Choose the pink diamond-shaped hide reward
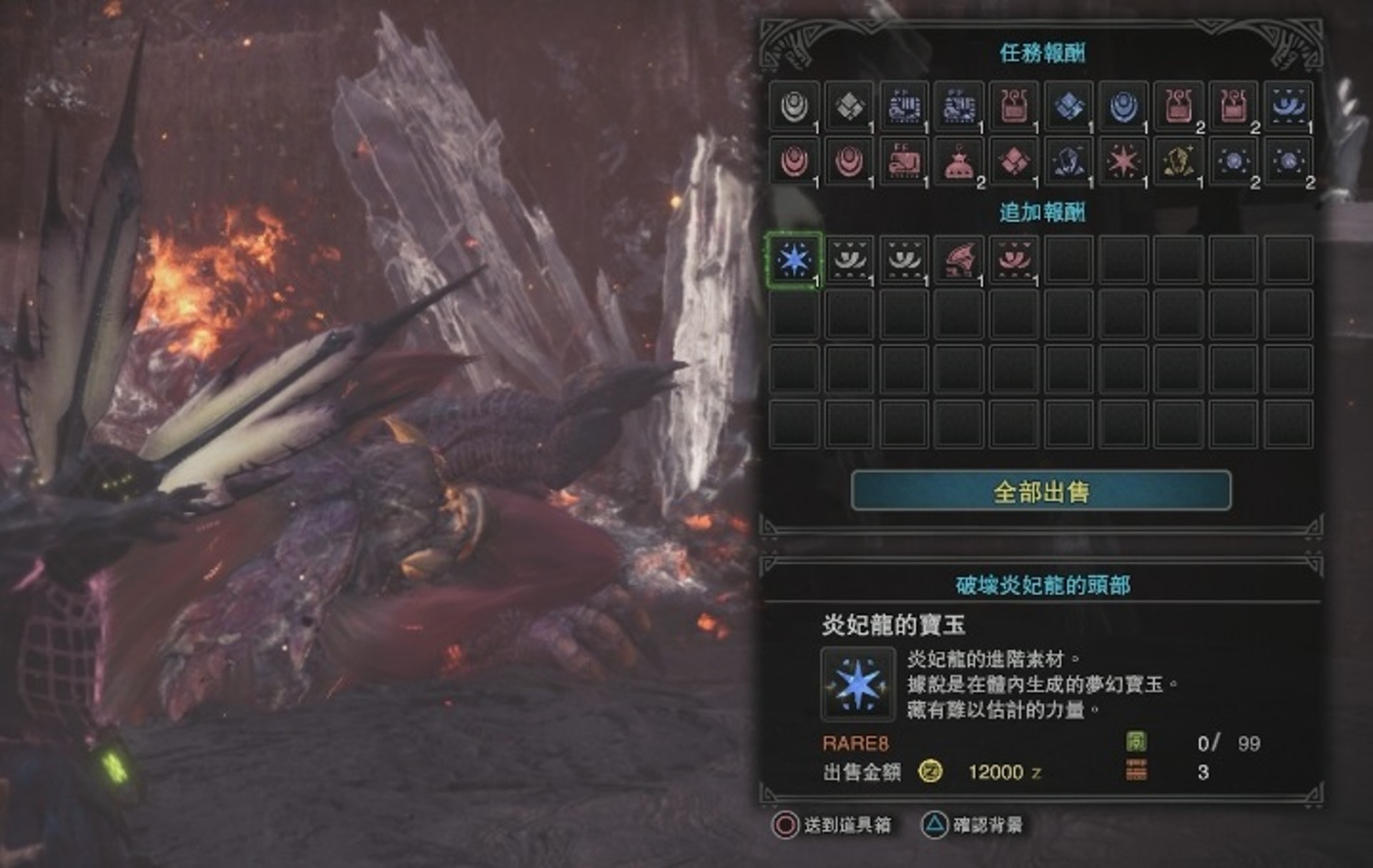 (x=1014, y=162)
